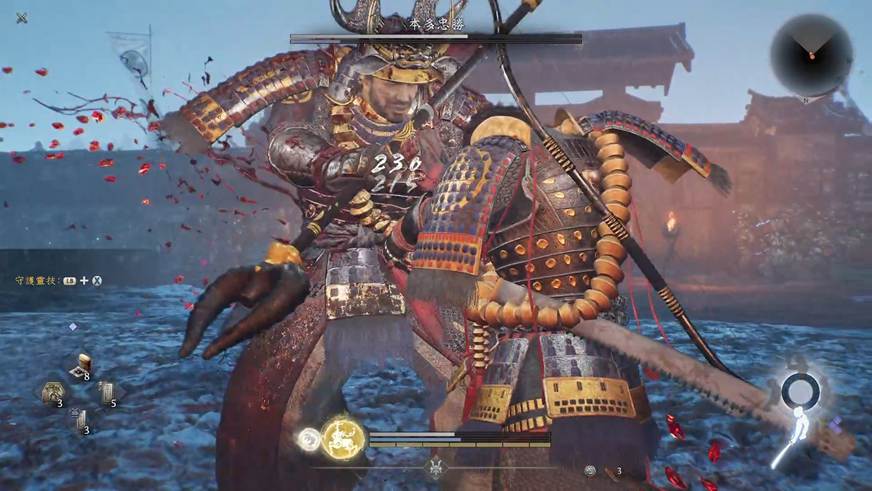Image resolution: width=872 pixels, height=491 pixels.
Task: Select the small silver spirit icon
Action: pos(310,438)
